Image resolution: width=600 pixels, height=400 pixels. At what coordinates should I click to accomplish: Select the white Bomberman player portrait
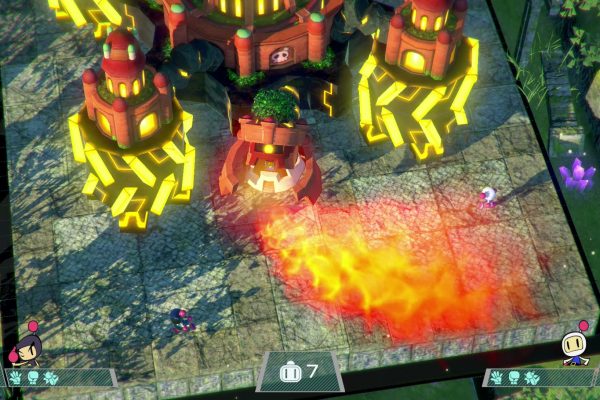tap(576, 346)
